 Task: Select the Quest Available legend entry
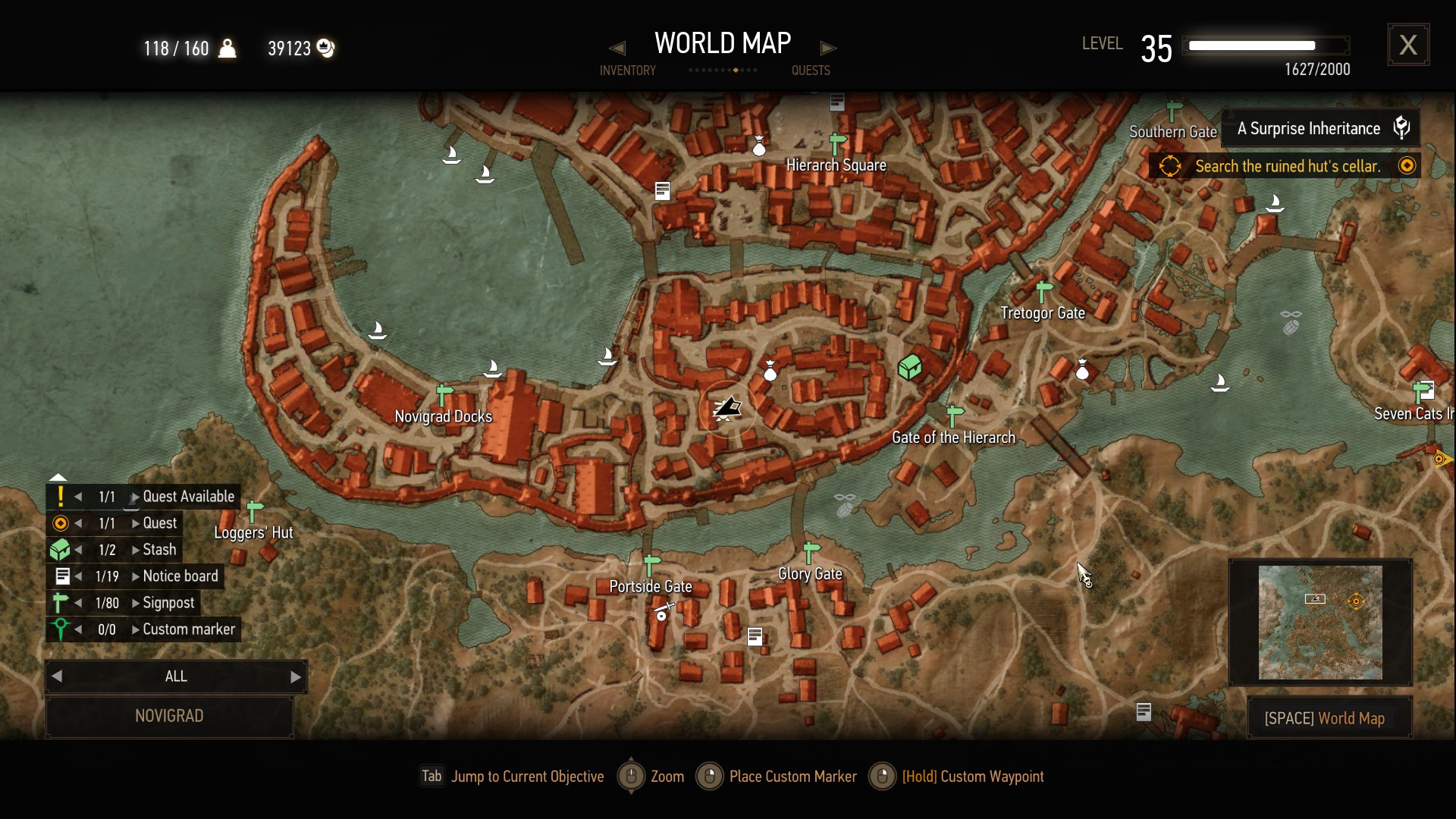[188, 497]
